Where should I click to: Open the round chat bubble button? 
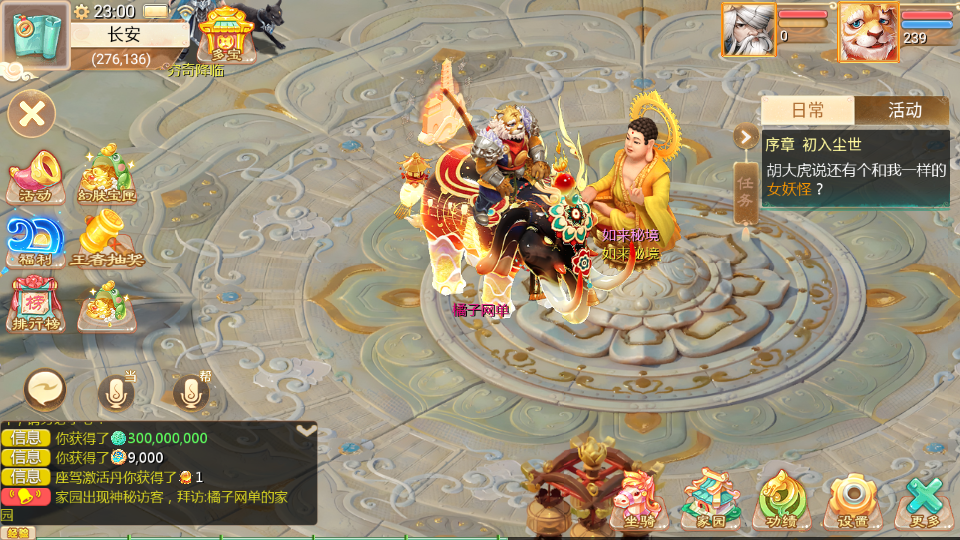(x=46, y=390)
